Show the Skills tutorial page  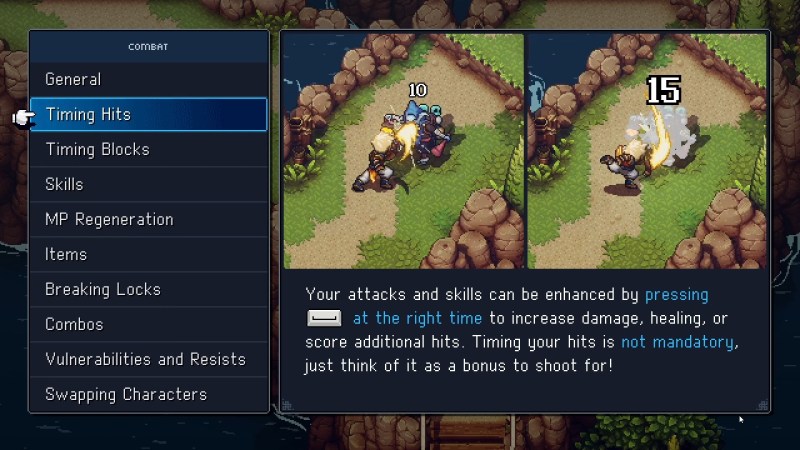tap(148, 185)
